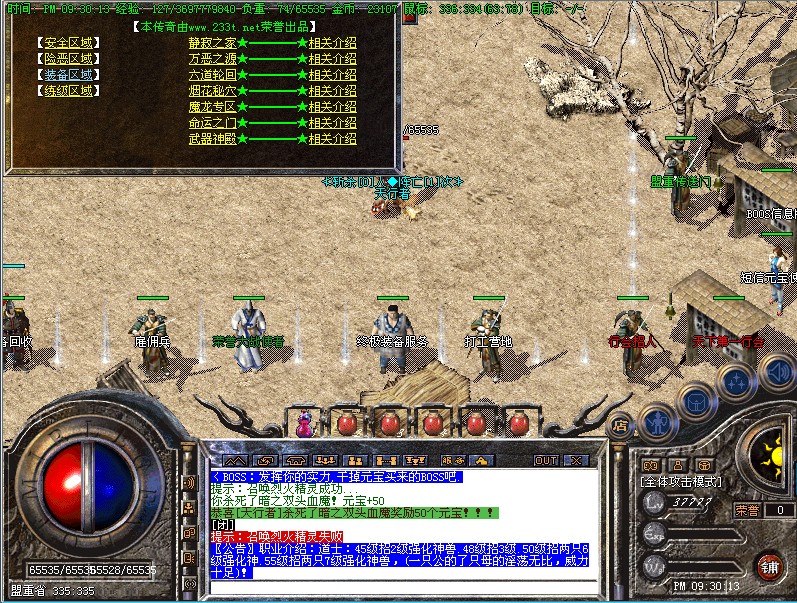Viewport: 797px width, 603px height.
Task: Choose the 装备区域 link
Action: (68, 74)
